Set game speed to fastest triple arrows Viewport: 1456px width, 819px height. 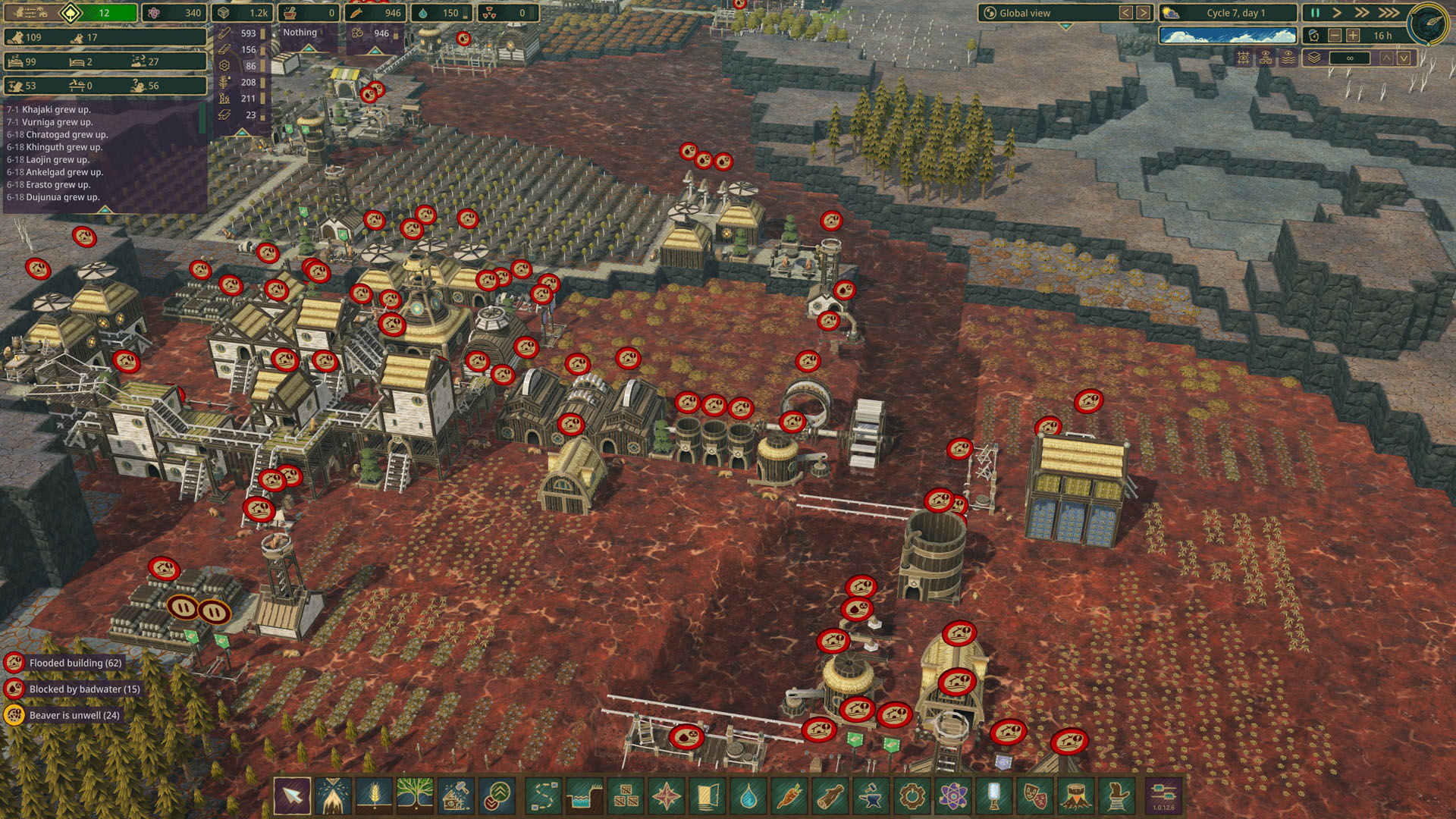click(x=1389, y=13)
